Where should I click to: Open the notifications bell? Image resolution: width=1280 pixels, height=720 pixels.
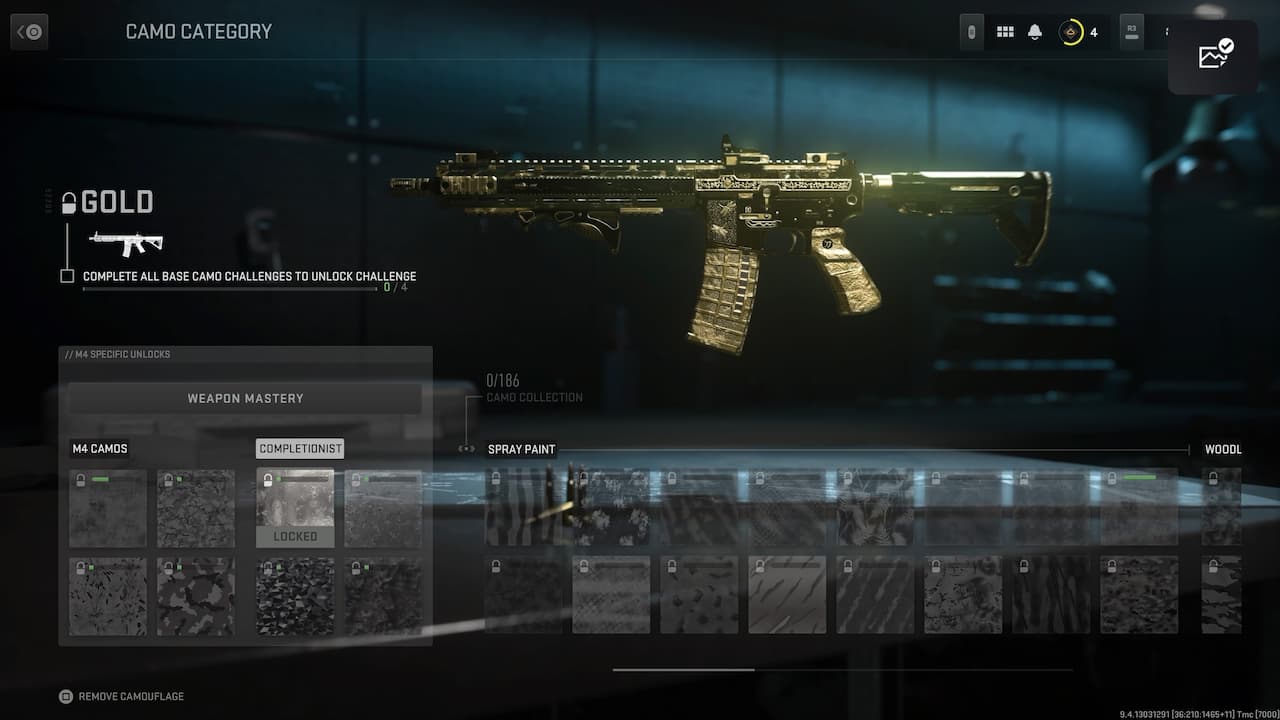point(1035,32)
